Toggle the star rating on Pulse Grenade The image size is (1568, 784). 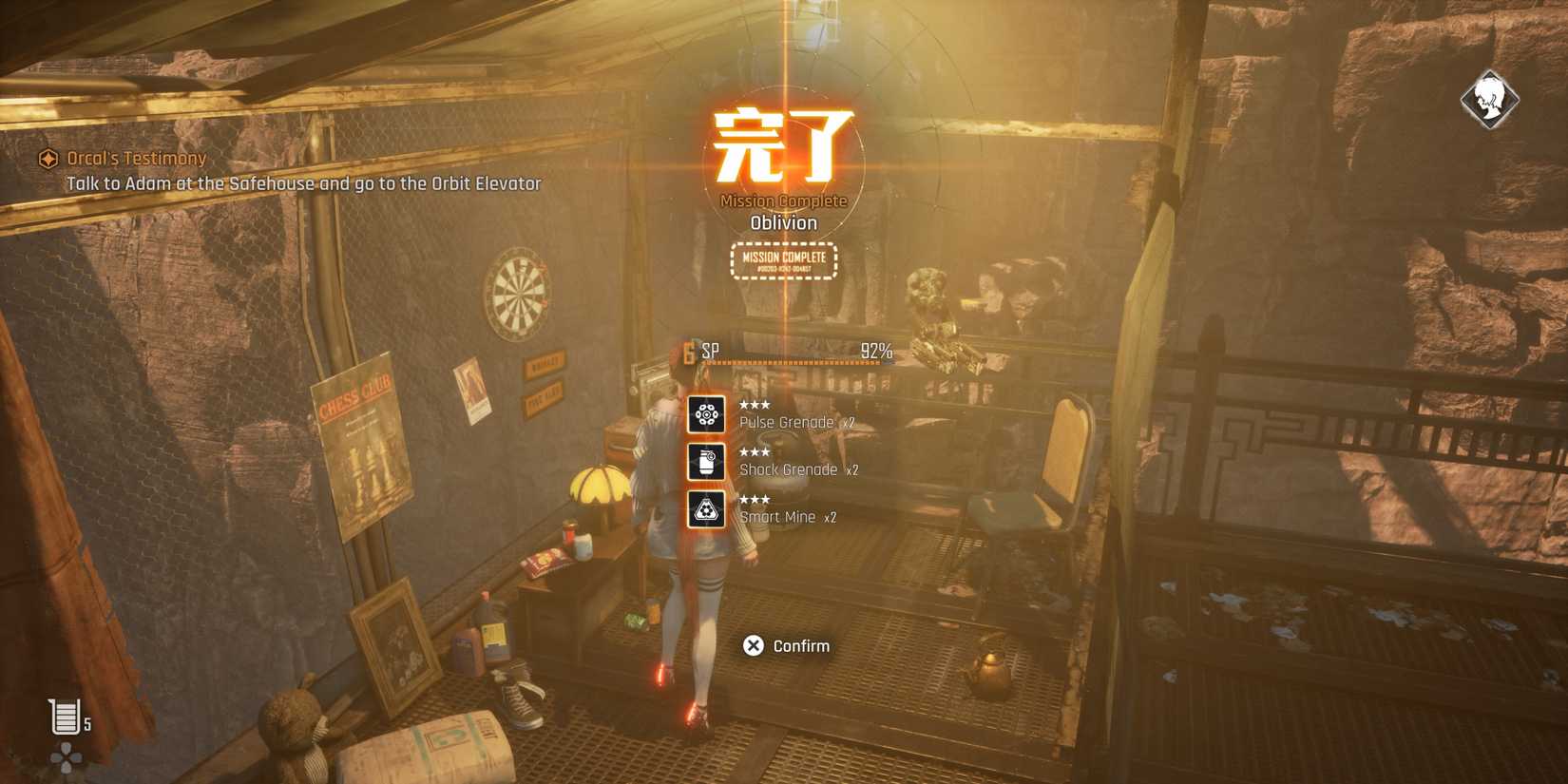755,404
